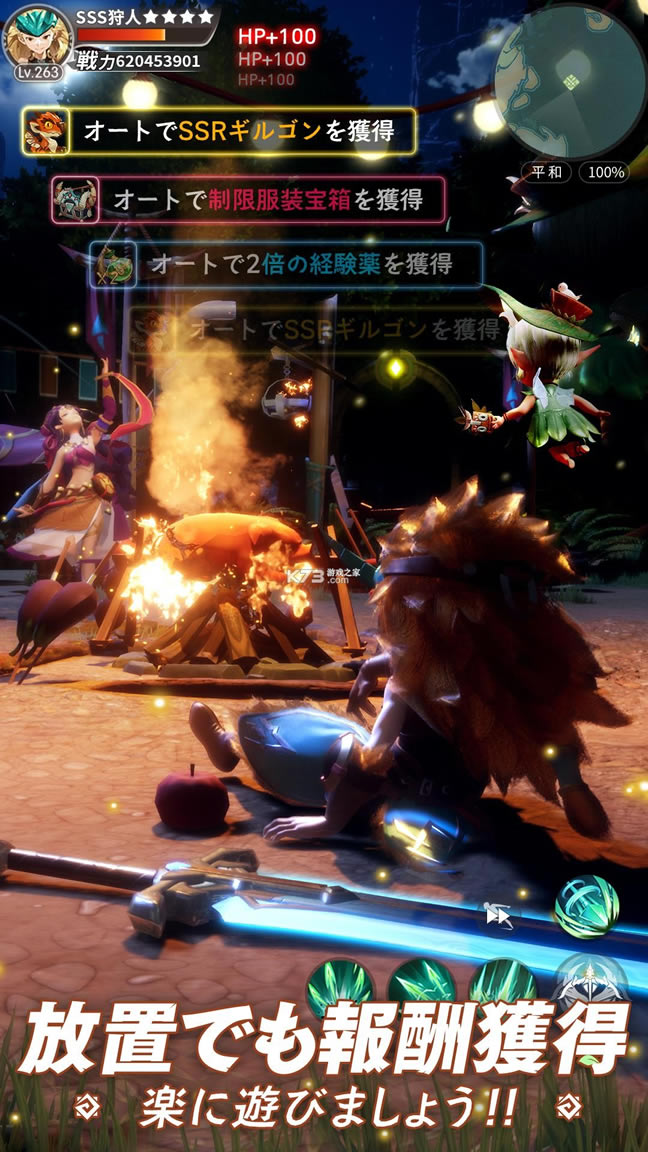Activate the green swirling orb skill
The image size is (648, 1152).
(x=585, y=906)
